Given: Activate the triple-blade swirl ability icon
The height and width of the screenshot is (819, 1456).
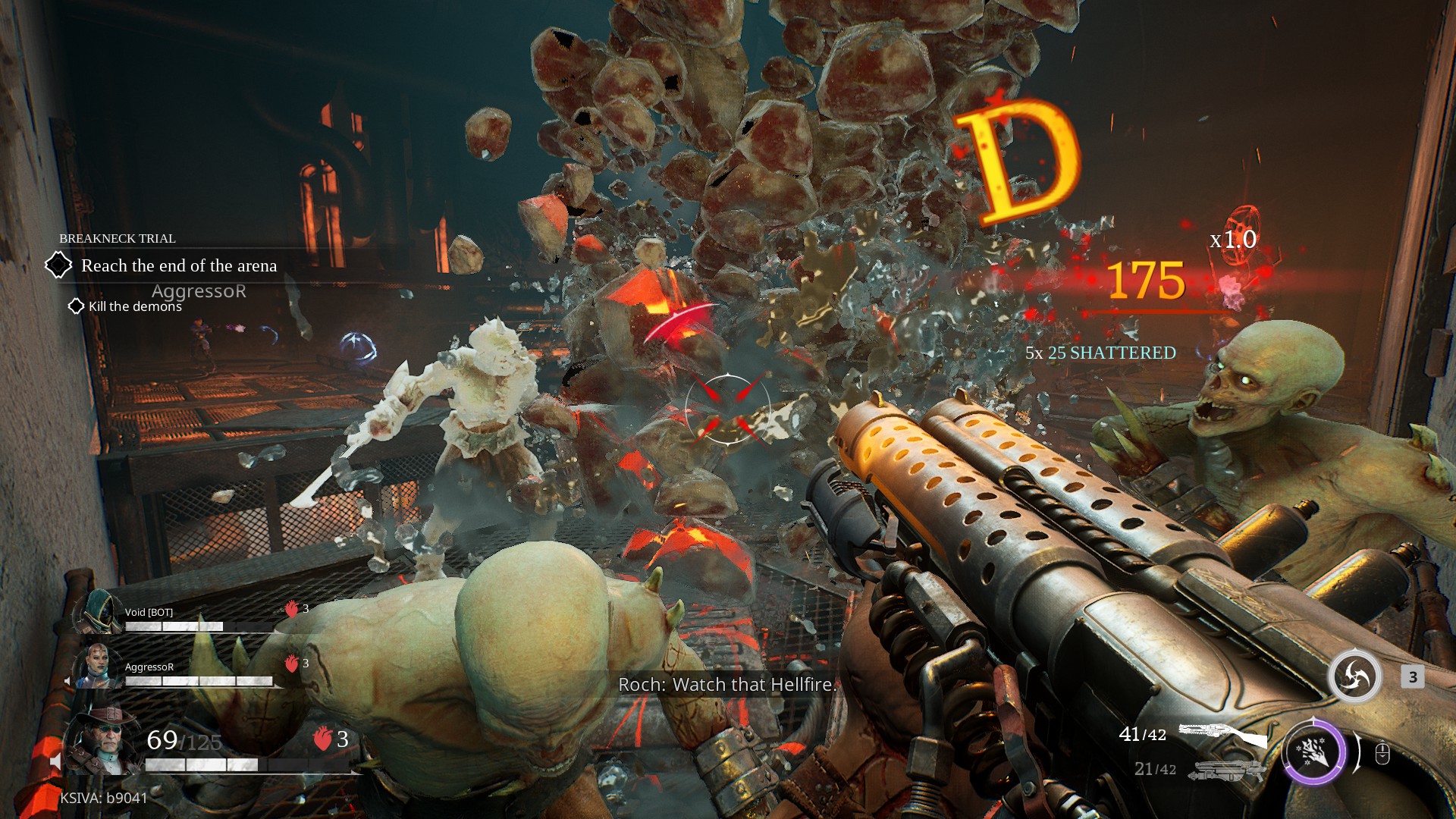Looking at the screenshot, I should pos(1354,676).
